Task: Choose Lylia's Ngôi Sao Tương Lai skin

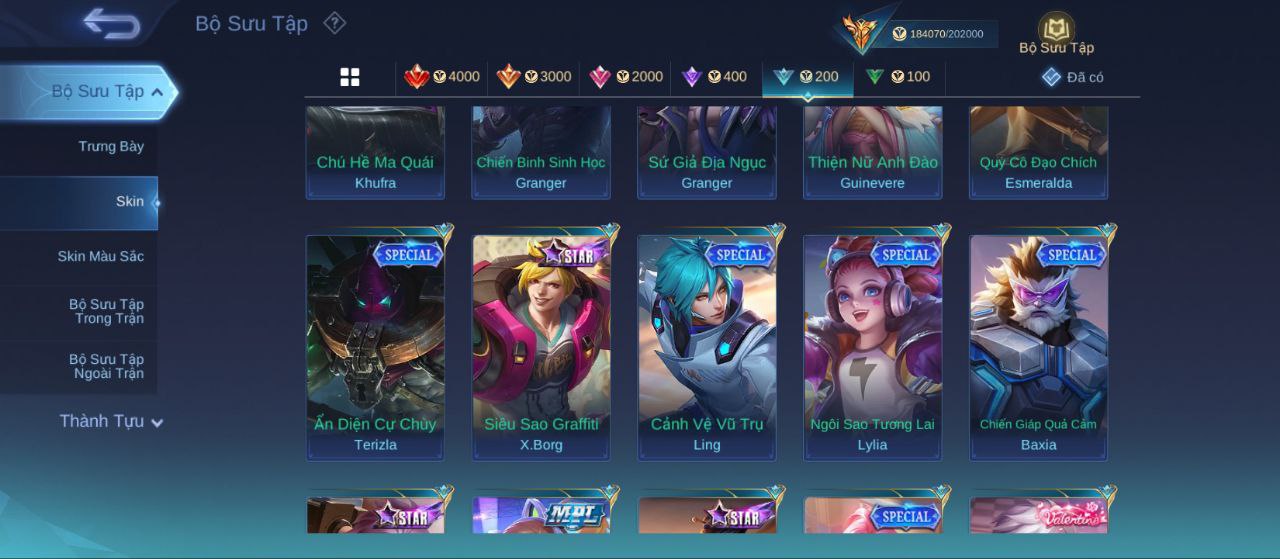Action: 873,345
